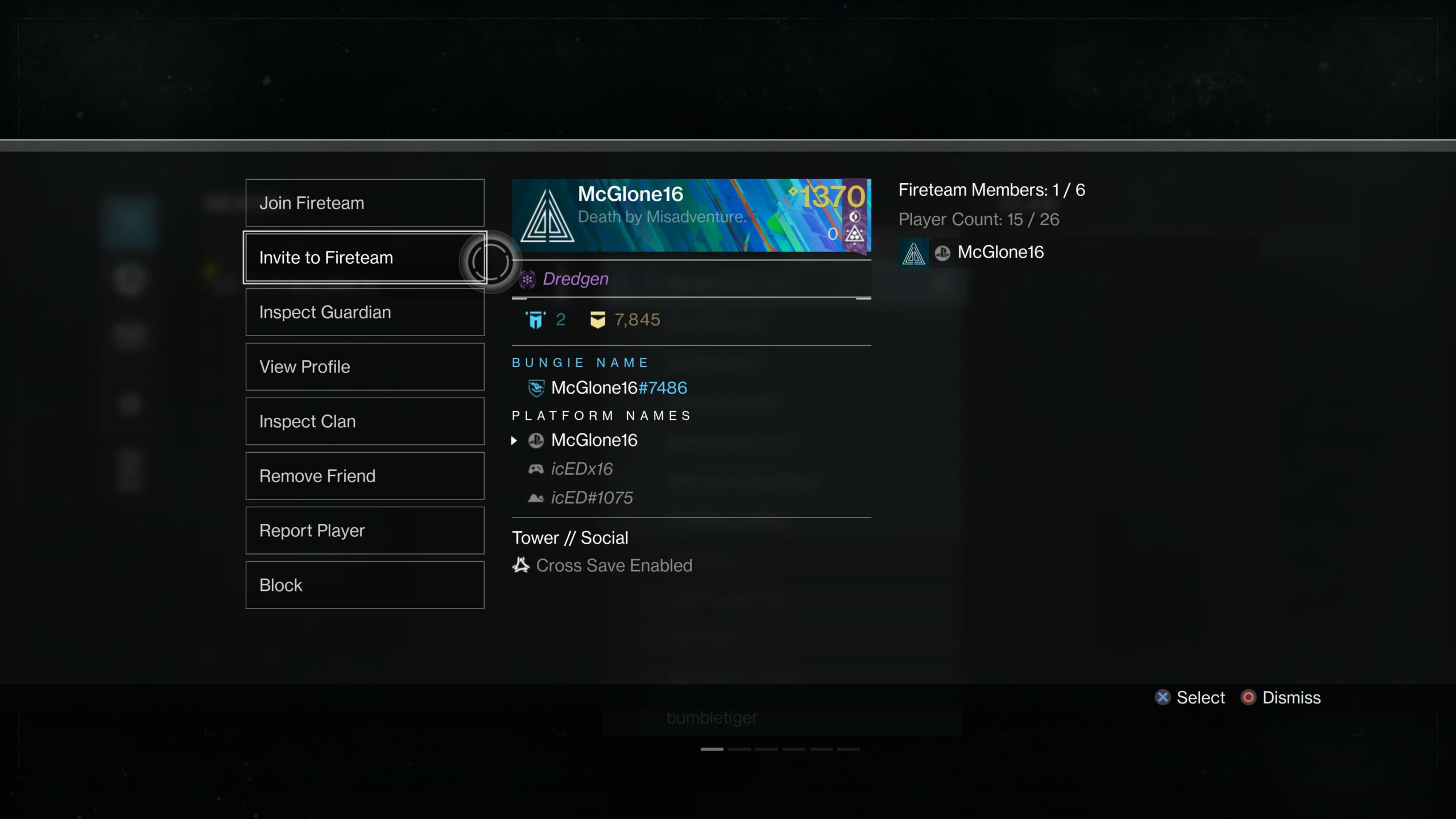This screenshot has width=1456, height=819.
Task: Choose Invite to Fireteam
Action: point(364,257)
